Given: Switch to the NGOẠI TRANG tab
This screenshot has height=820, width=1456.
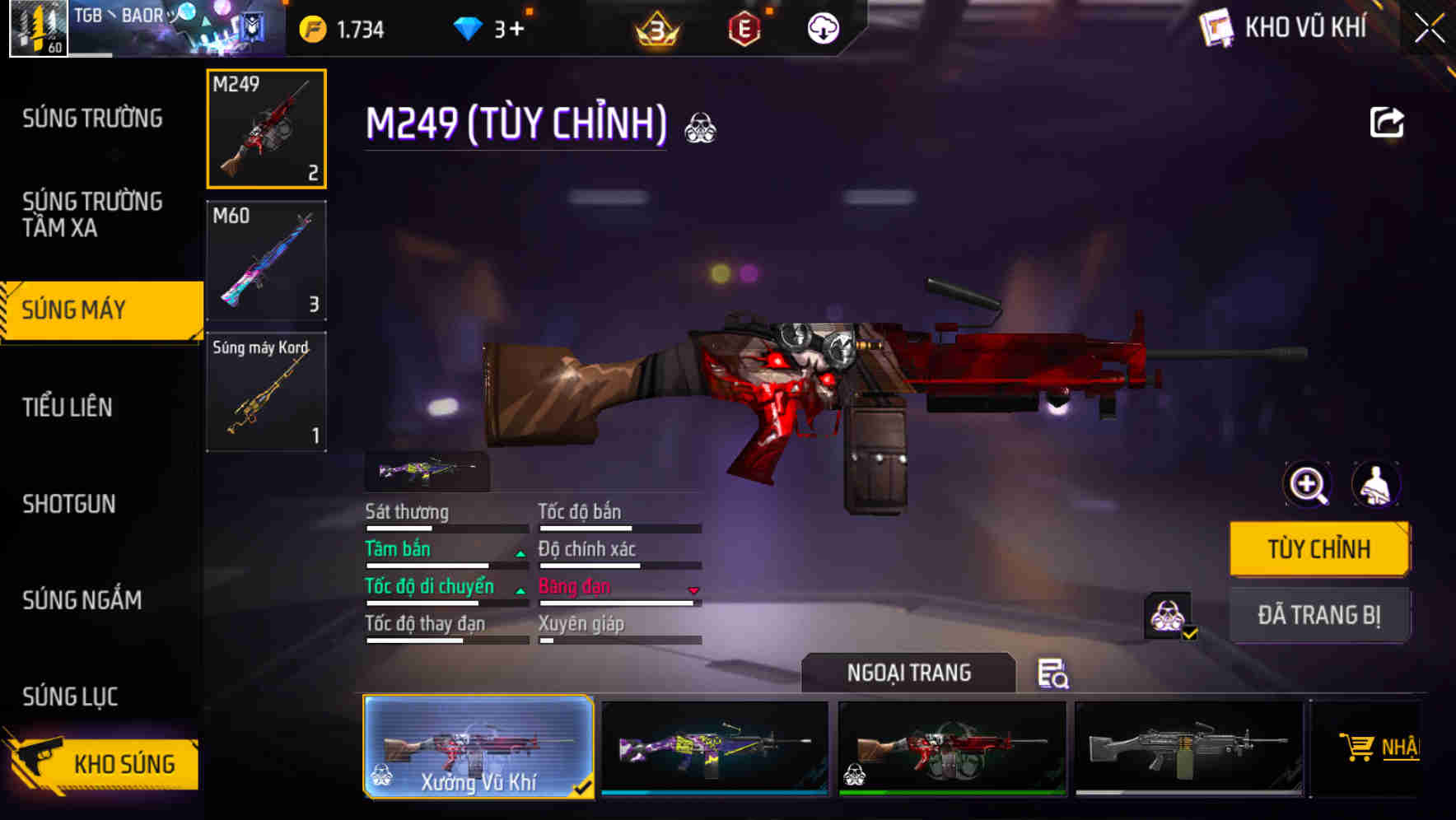Looking at the screenshot, I should pos(909,673).
